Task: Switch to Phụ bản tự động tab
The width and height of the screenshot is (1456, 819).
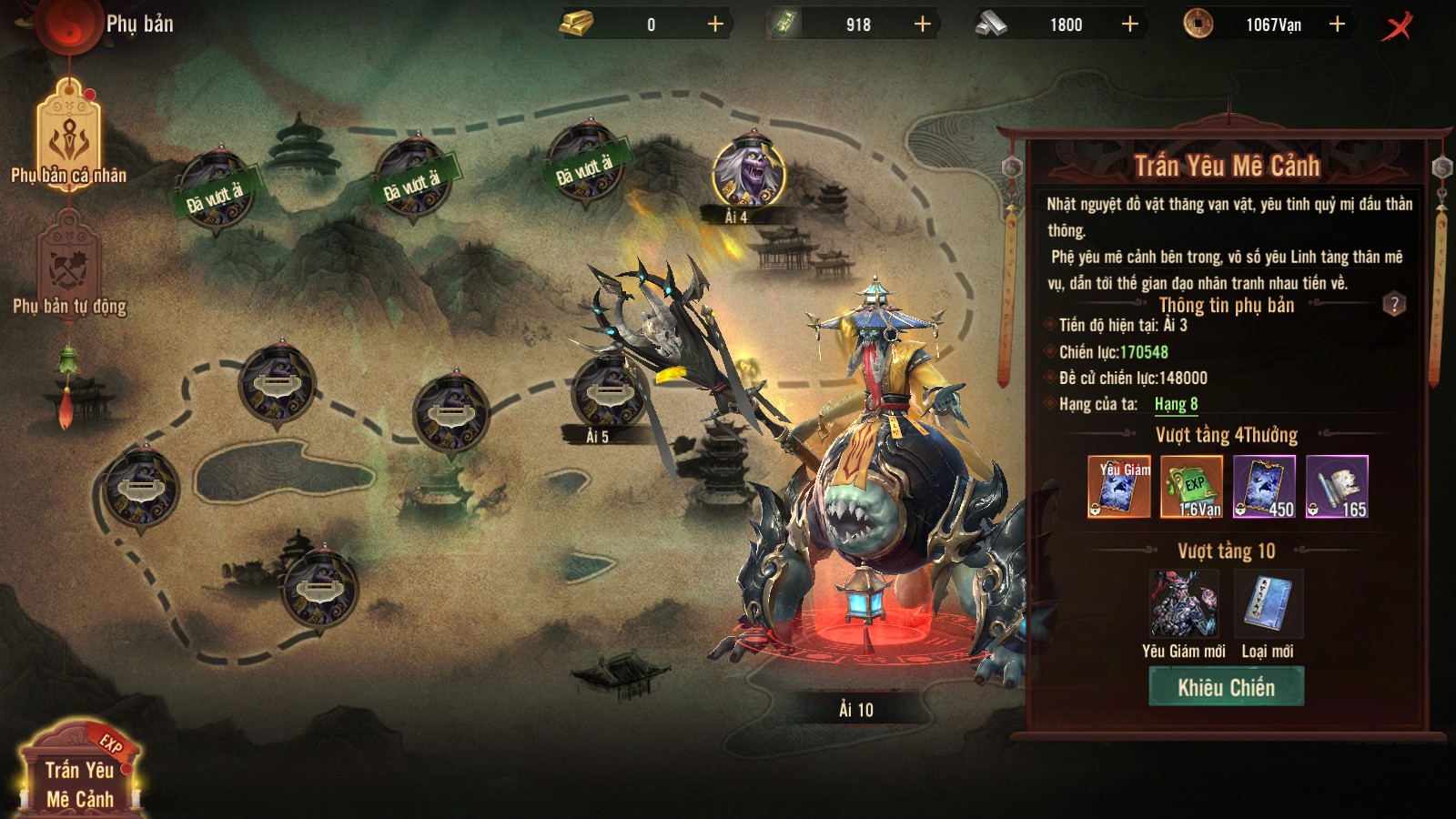Action: 69,268
